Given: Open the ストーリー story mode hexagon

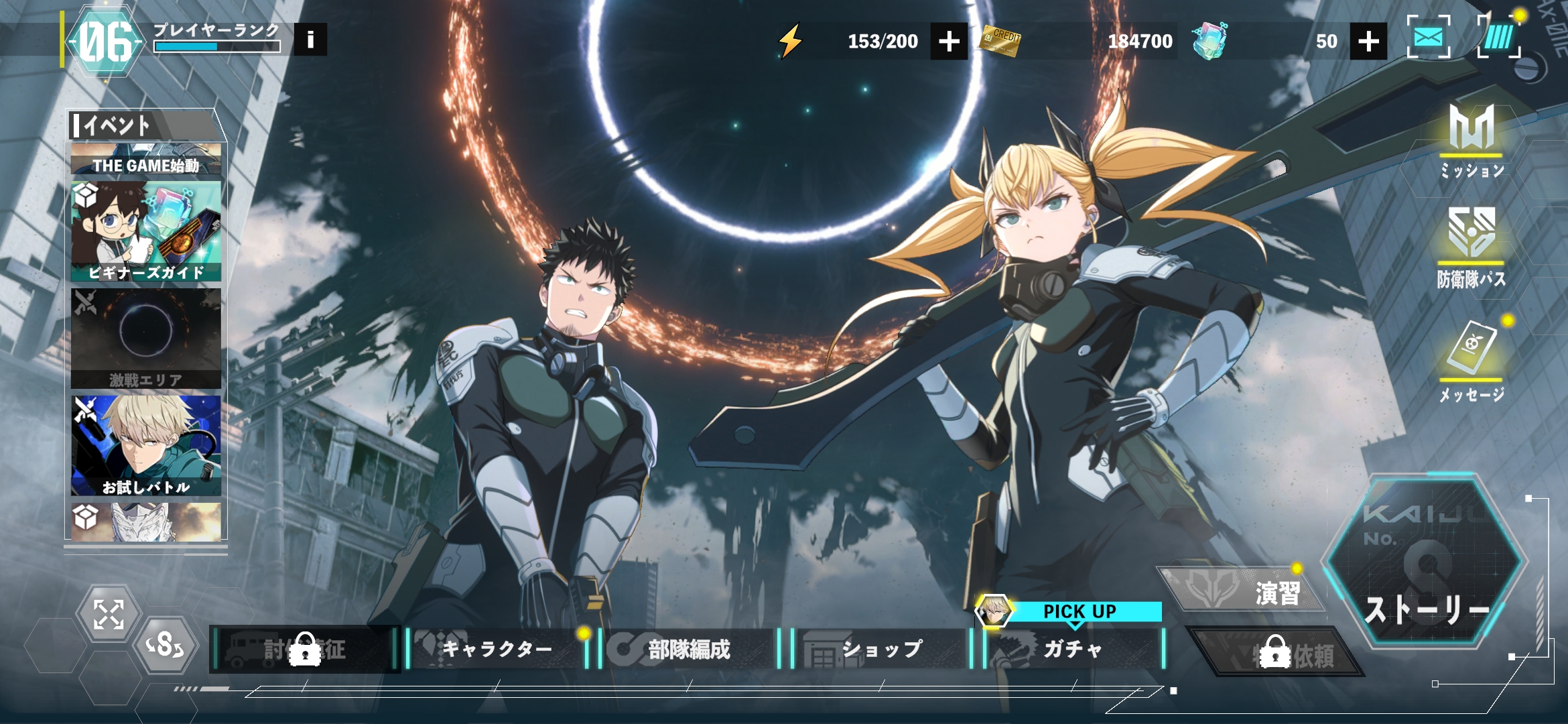Looking at the screenshot, I should (x=1426, y=563).
